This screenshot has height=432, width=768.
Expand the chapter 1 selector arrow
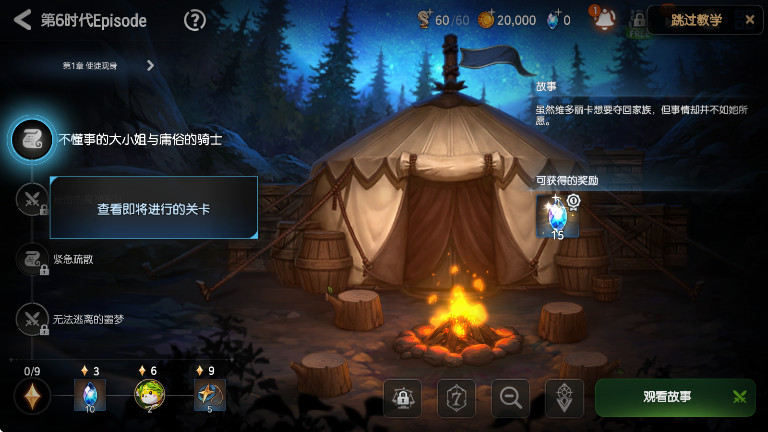click(150, 66)
